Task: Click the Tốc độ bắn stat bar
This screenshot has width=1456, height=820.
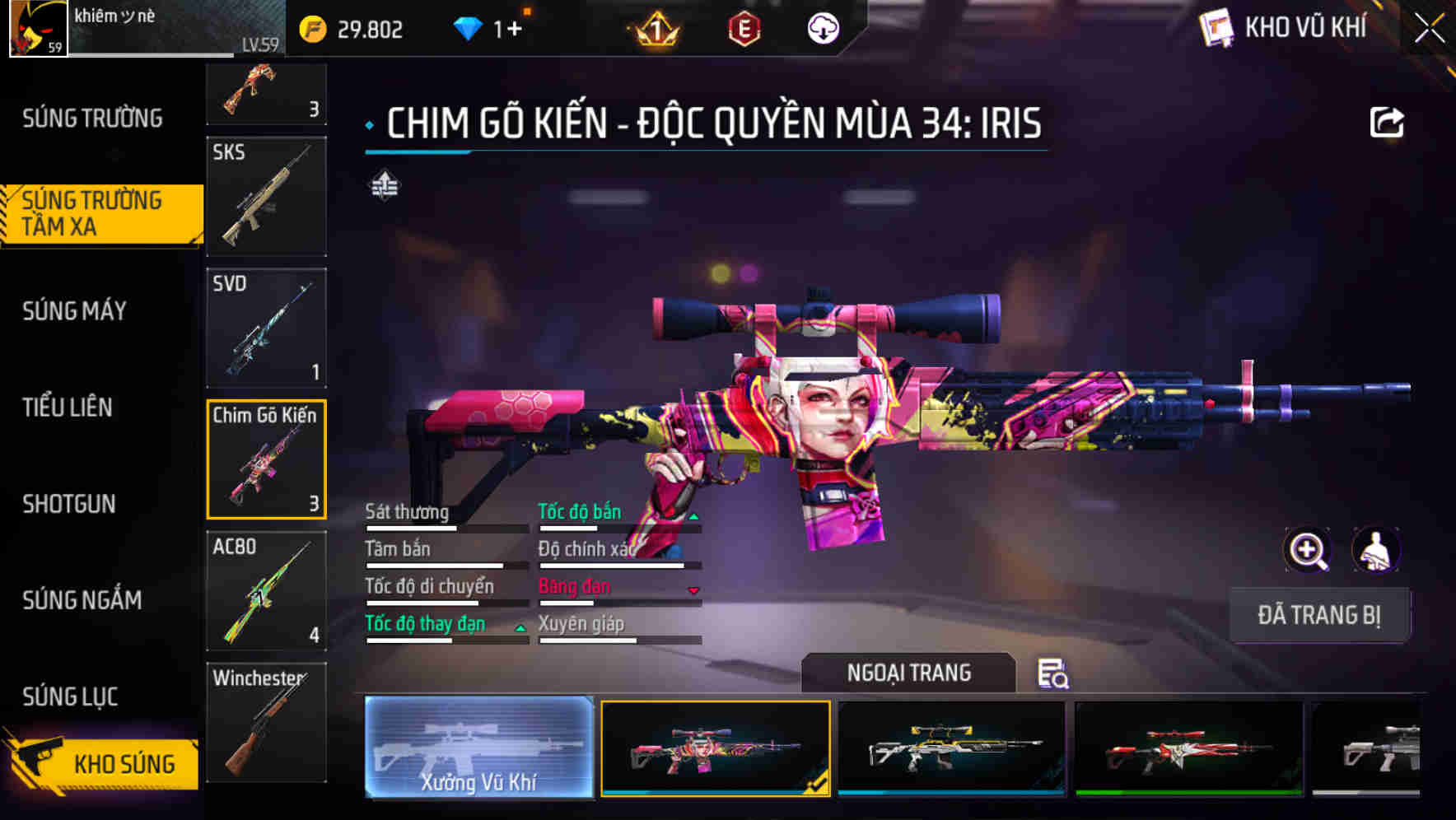Action: point(618,522)
